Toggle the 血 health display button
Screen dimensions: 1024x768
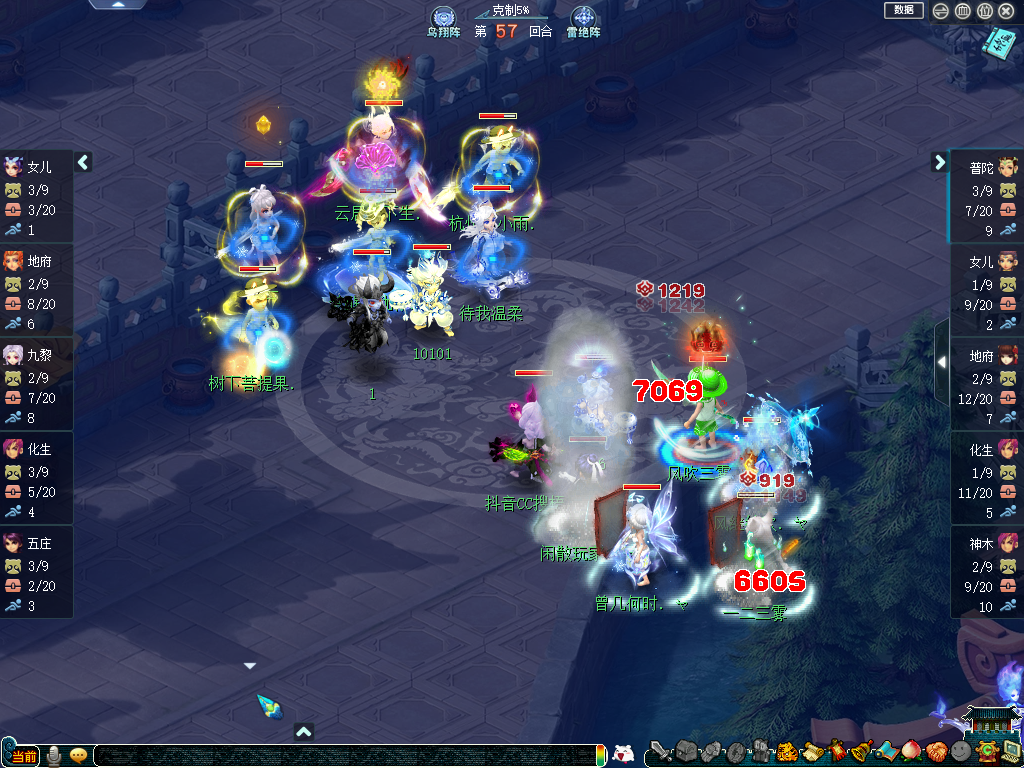[963, 10]
